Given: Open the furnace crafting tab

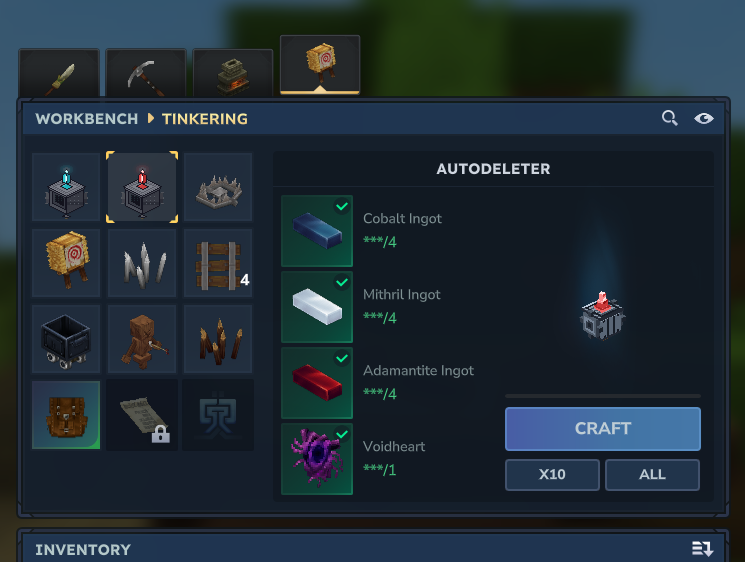Looking at the screenshot, I should [233, 73].
